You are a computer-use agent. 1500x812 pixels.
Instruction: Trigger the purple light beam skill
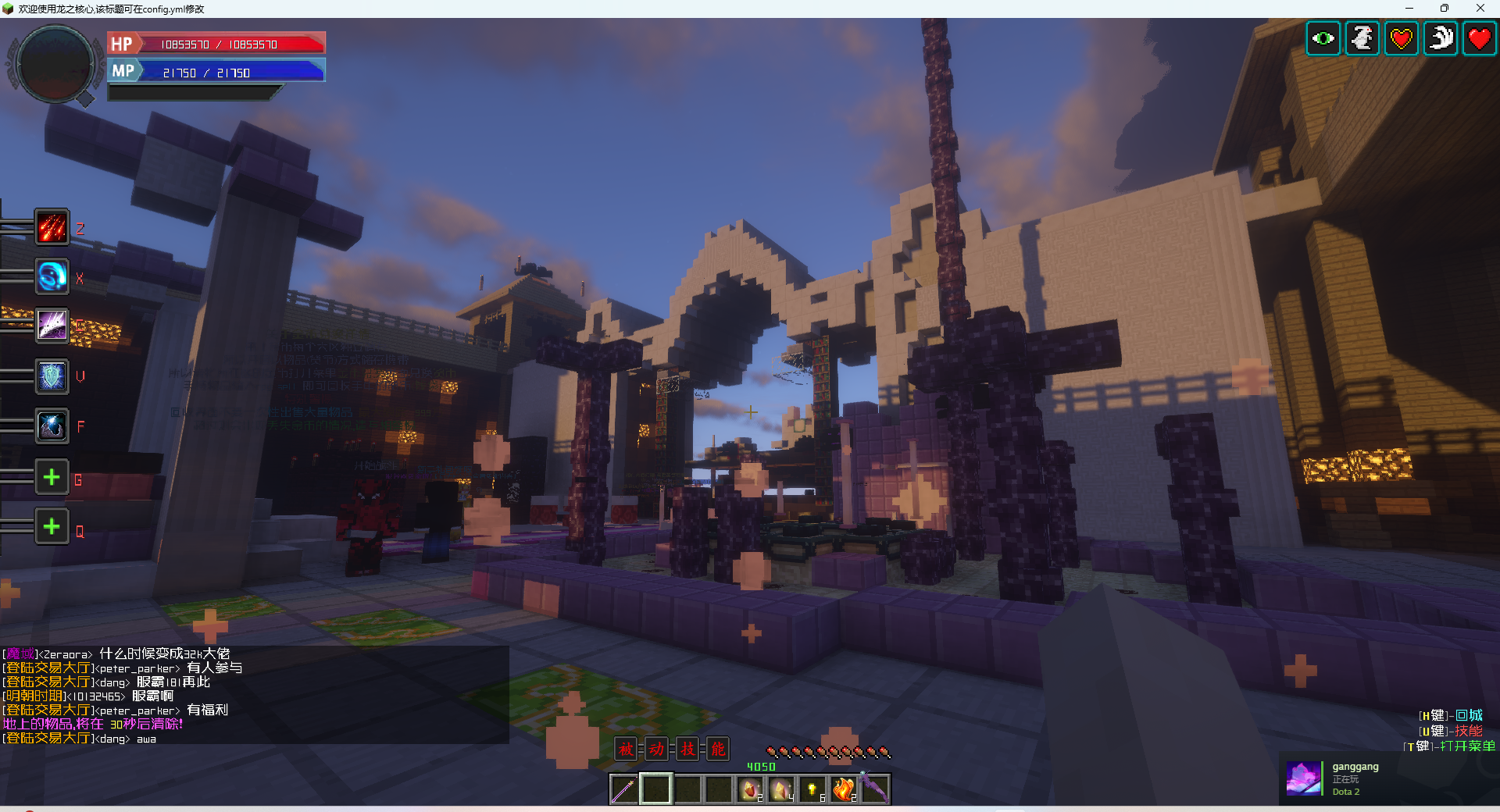(x=52, y=326)
